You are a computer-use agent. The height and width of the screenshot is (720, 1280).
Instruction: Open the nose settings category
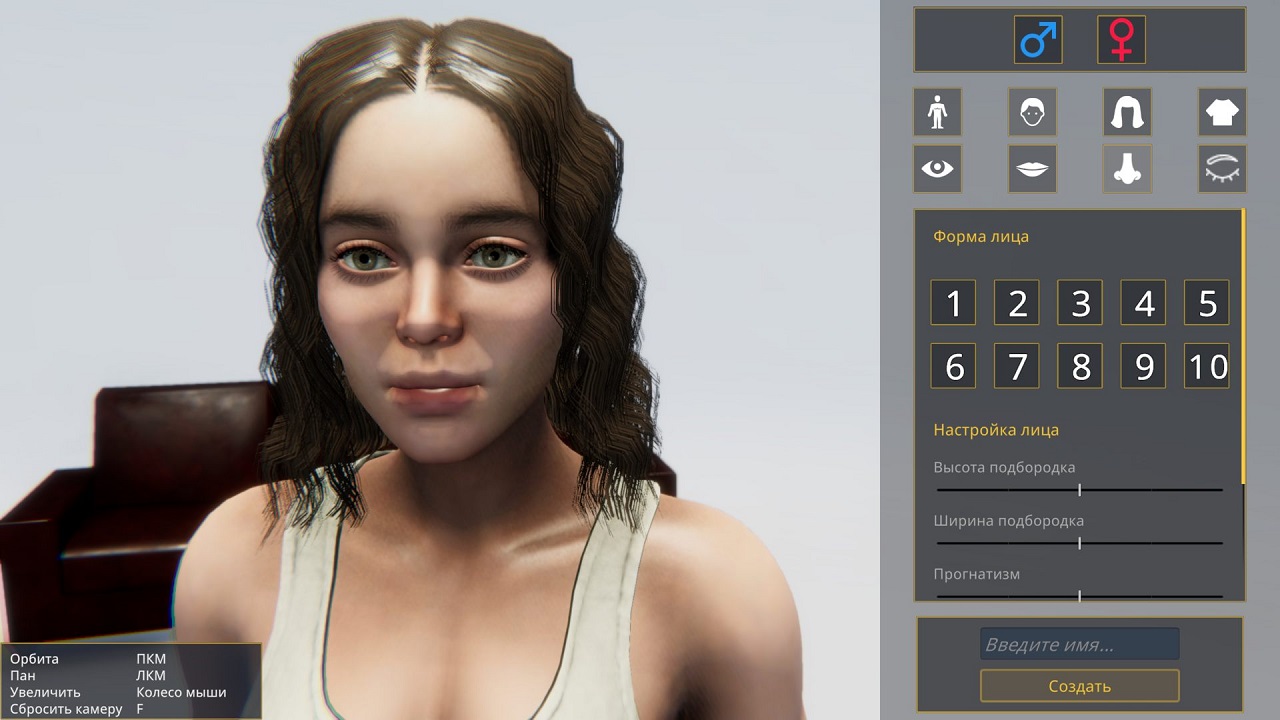click(x=1127, y=168)
